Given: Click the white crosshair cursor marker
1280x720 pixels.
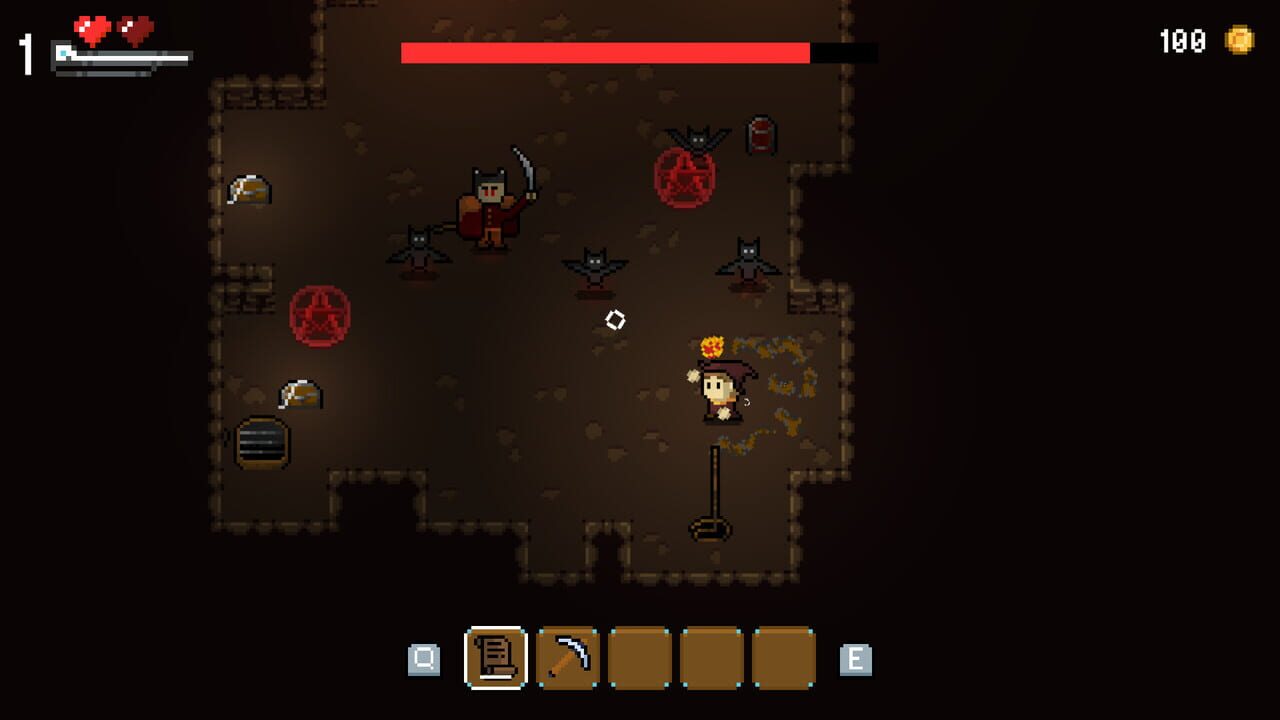Looking at the screenshot, I should (x=615, y=320).
